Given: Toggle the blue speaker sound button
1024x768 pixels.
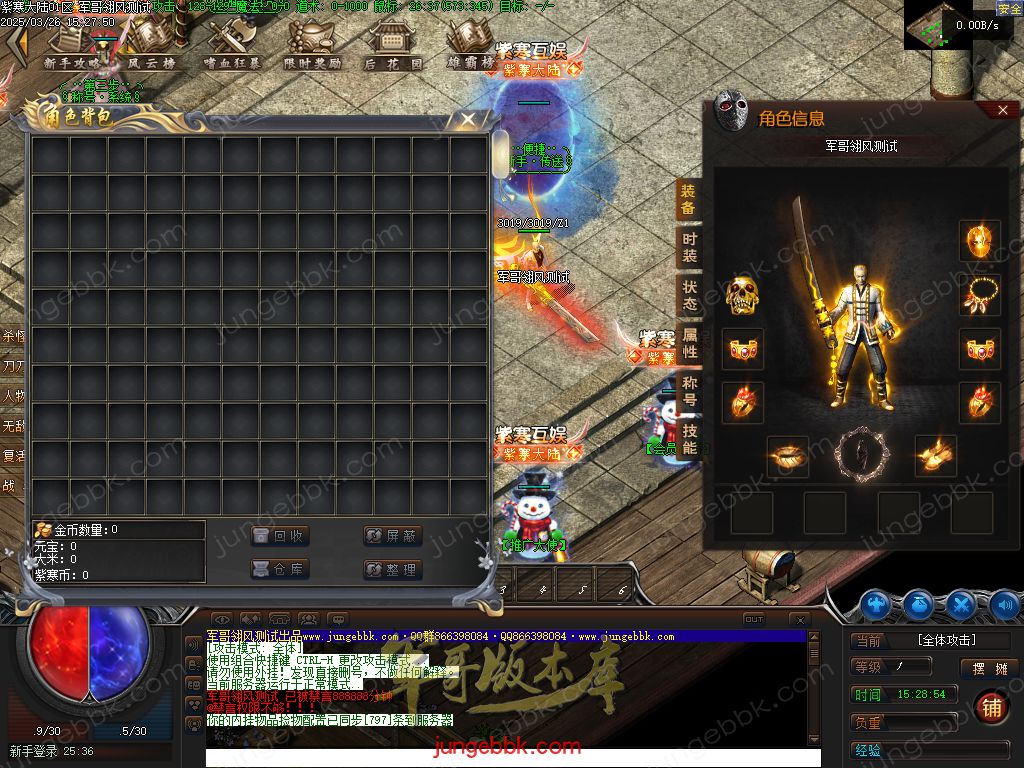Looking at the screenshot, I should click(1004, 604).
